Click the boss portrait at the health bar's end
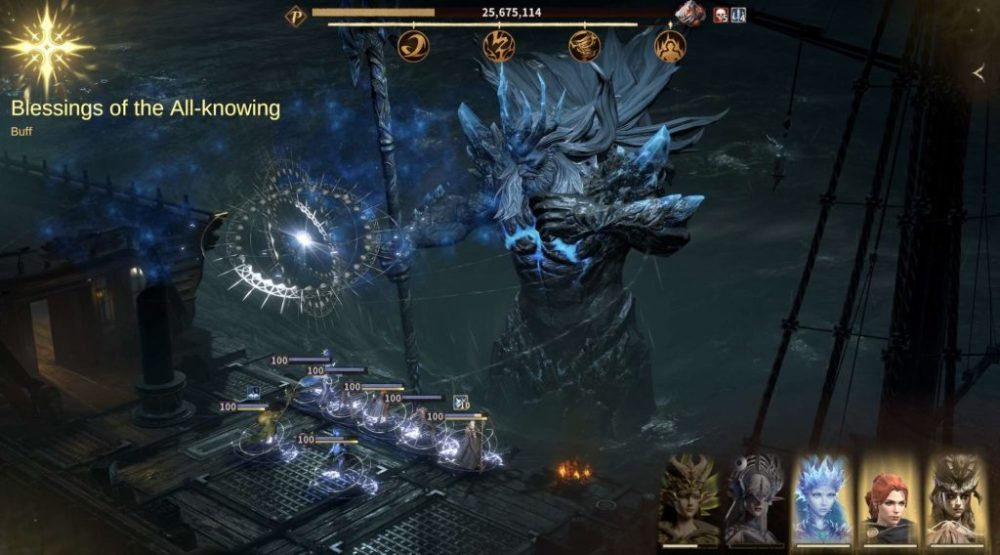The width and height of the screenshot is (1000, 555). pyautogui.click(x=690, y=13)
